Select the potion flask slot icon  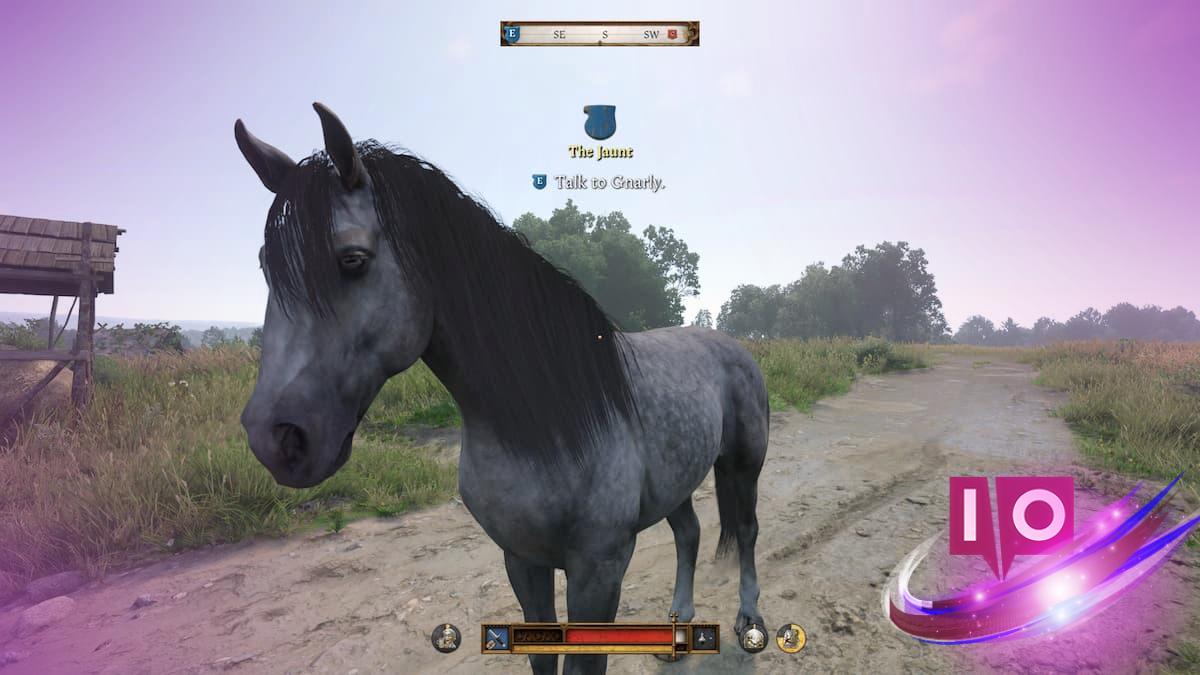[x=706, y=637]
